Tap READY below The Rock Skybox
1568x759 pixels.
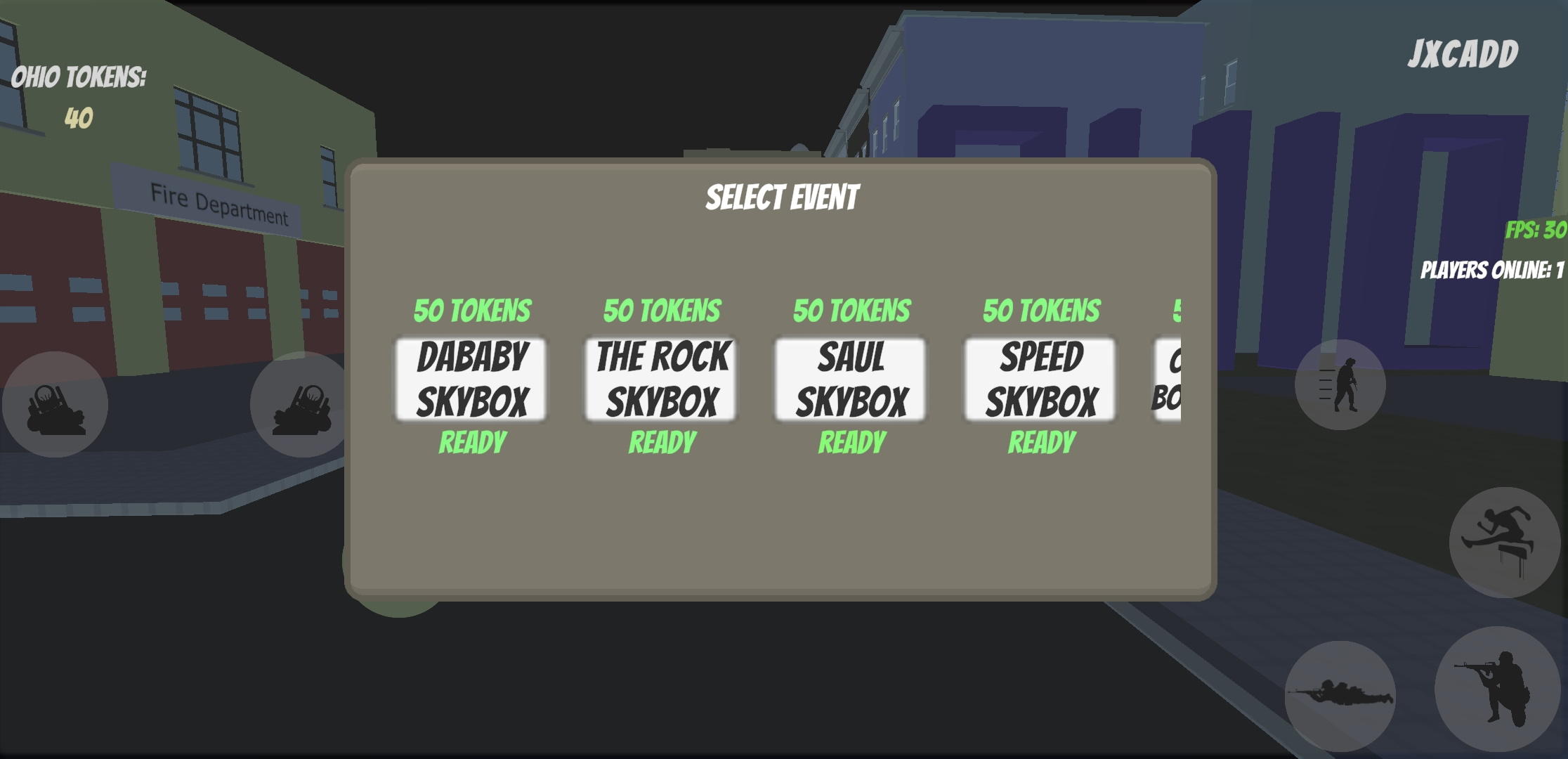point(660,443)
